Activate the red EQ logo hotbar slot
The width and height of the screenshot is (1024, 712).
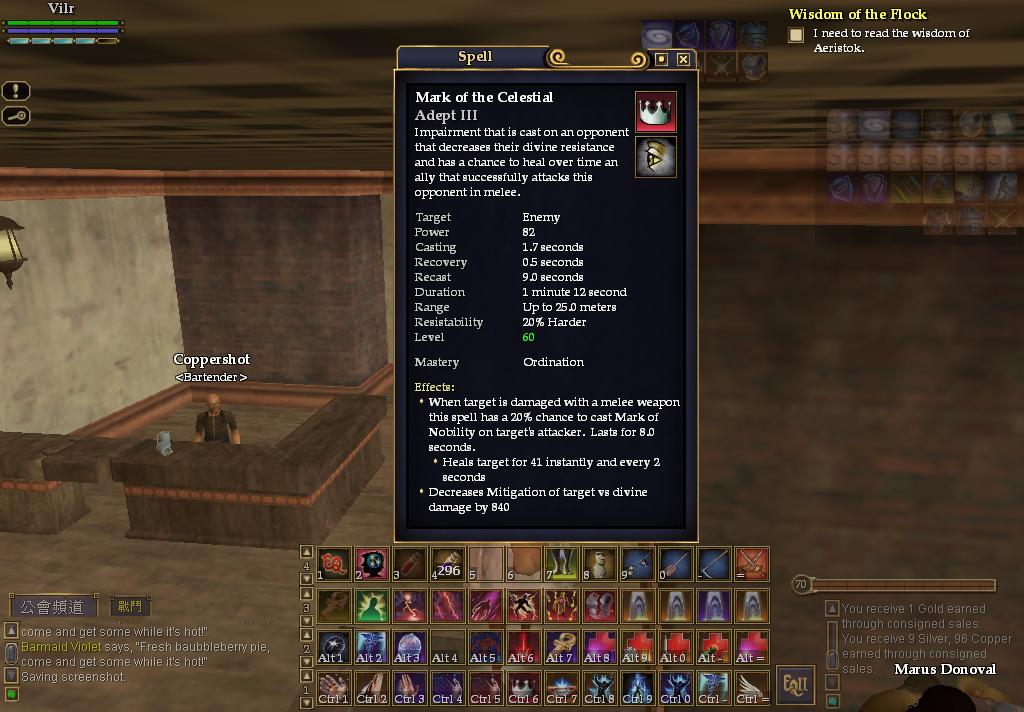pyautogui.click(x=333, y=564)
